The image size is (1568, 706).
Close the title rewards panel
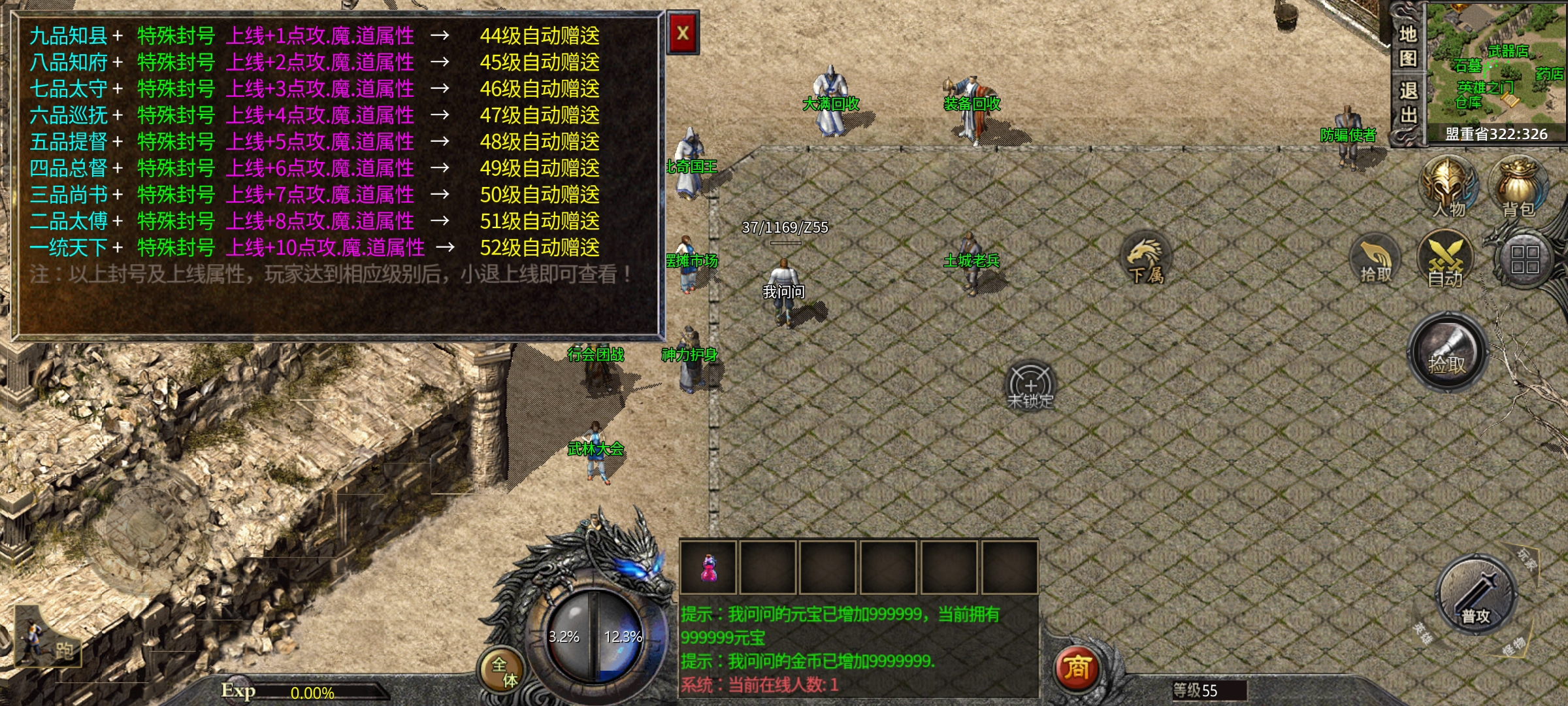[683, 33]
